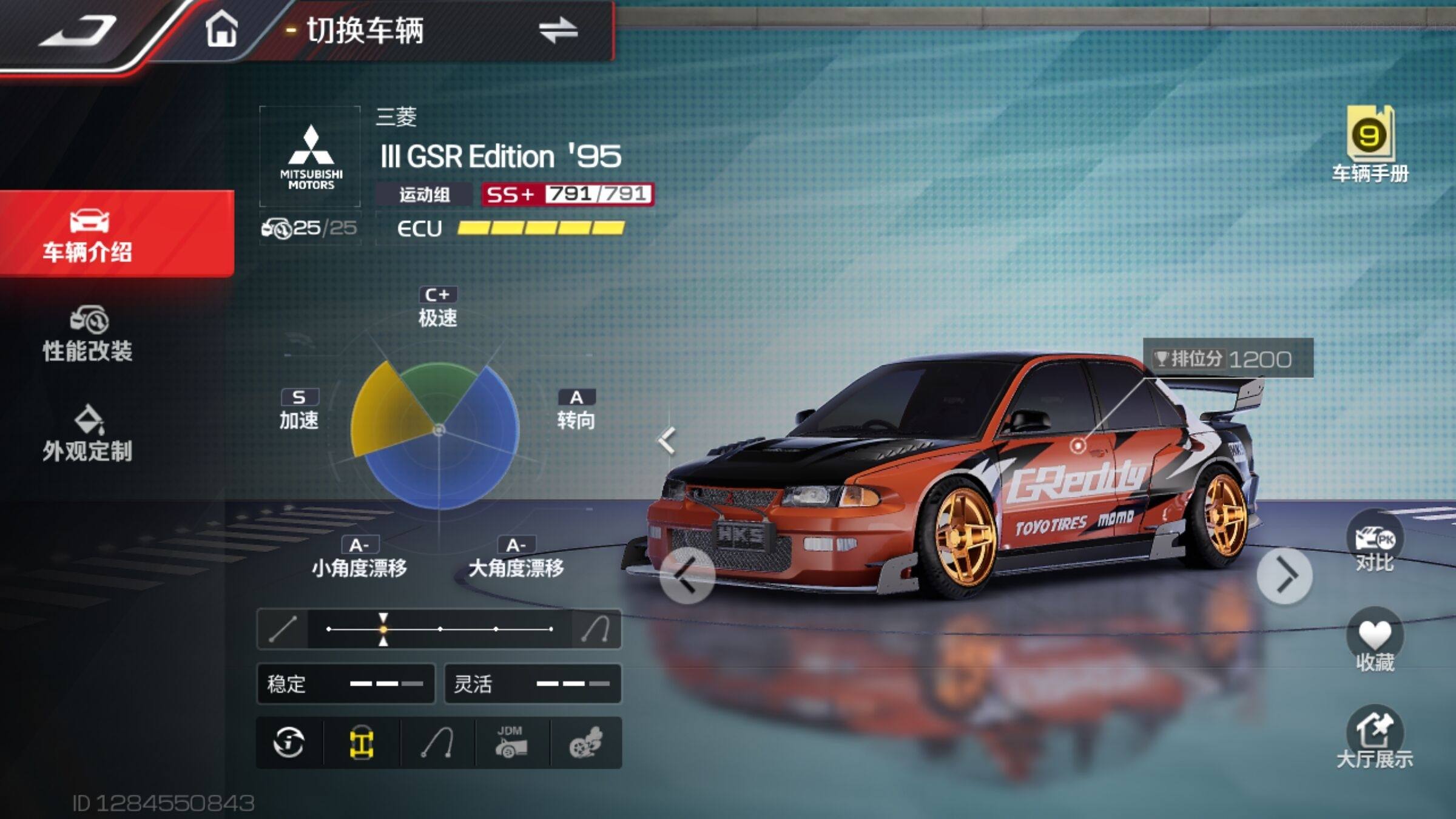Screen dimensions: 1456x819
Task: Set car for 大厅展示 lobby display
Action: tap(1375, 738)
